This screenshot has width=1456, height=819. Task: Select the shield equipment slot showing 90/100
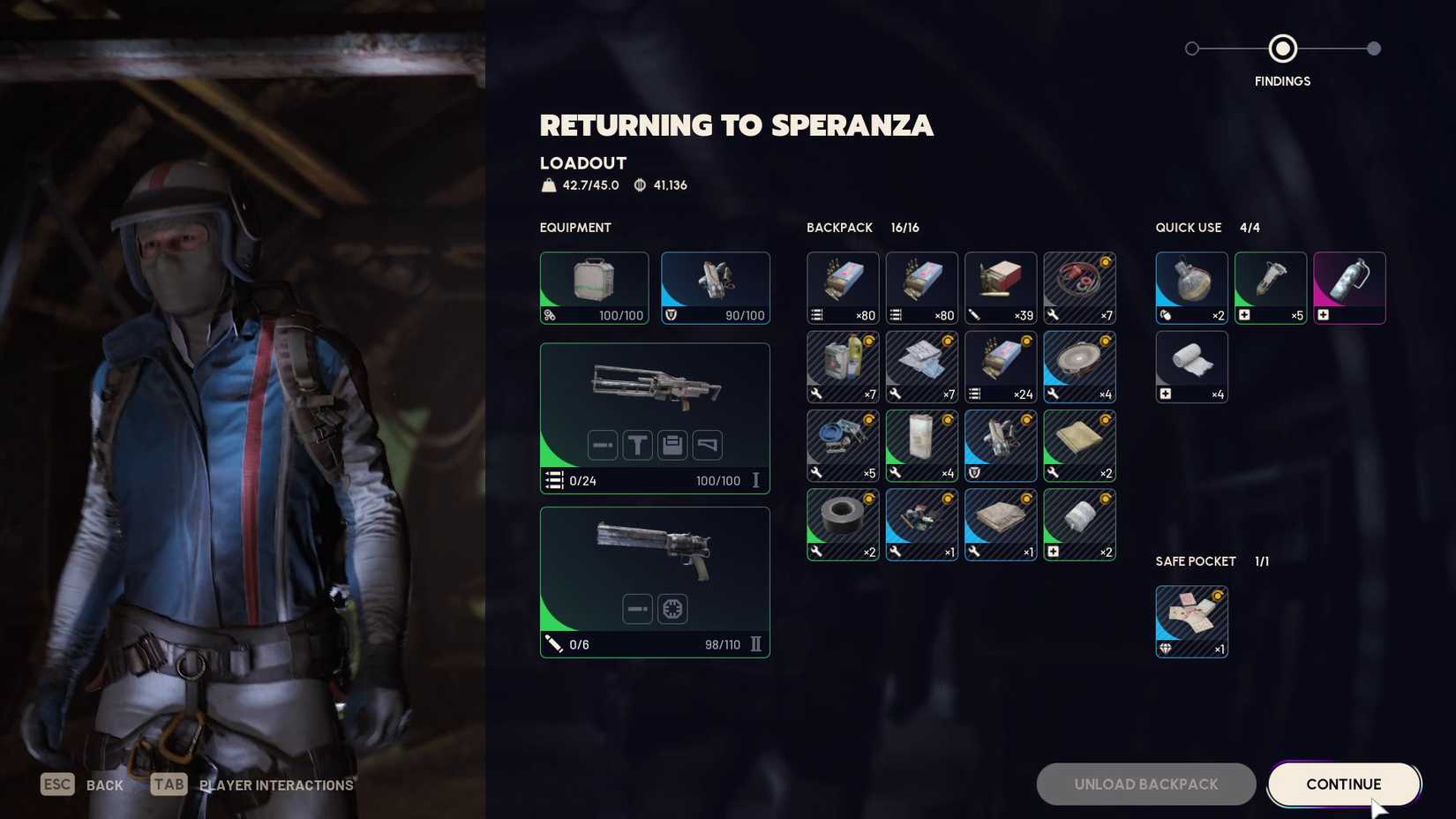click(x=715, y=288)
